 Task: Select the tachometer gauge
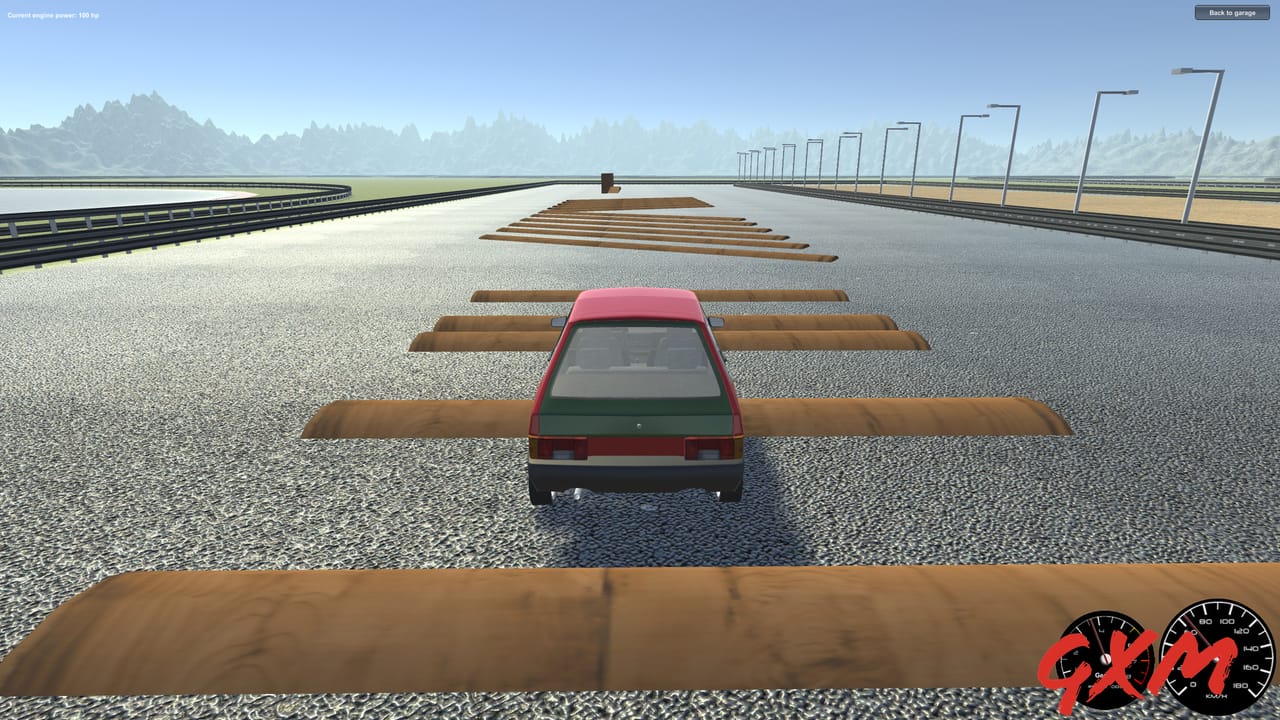point(1106,659)
